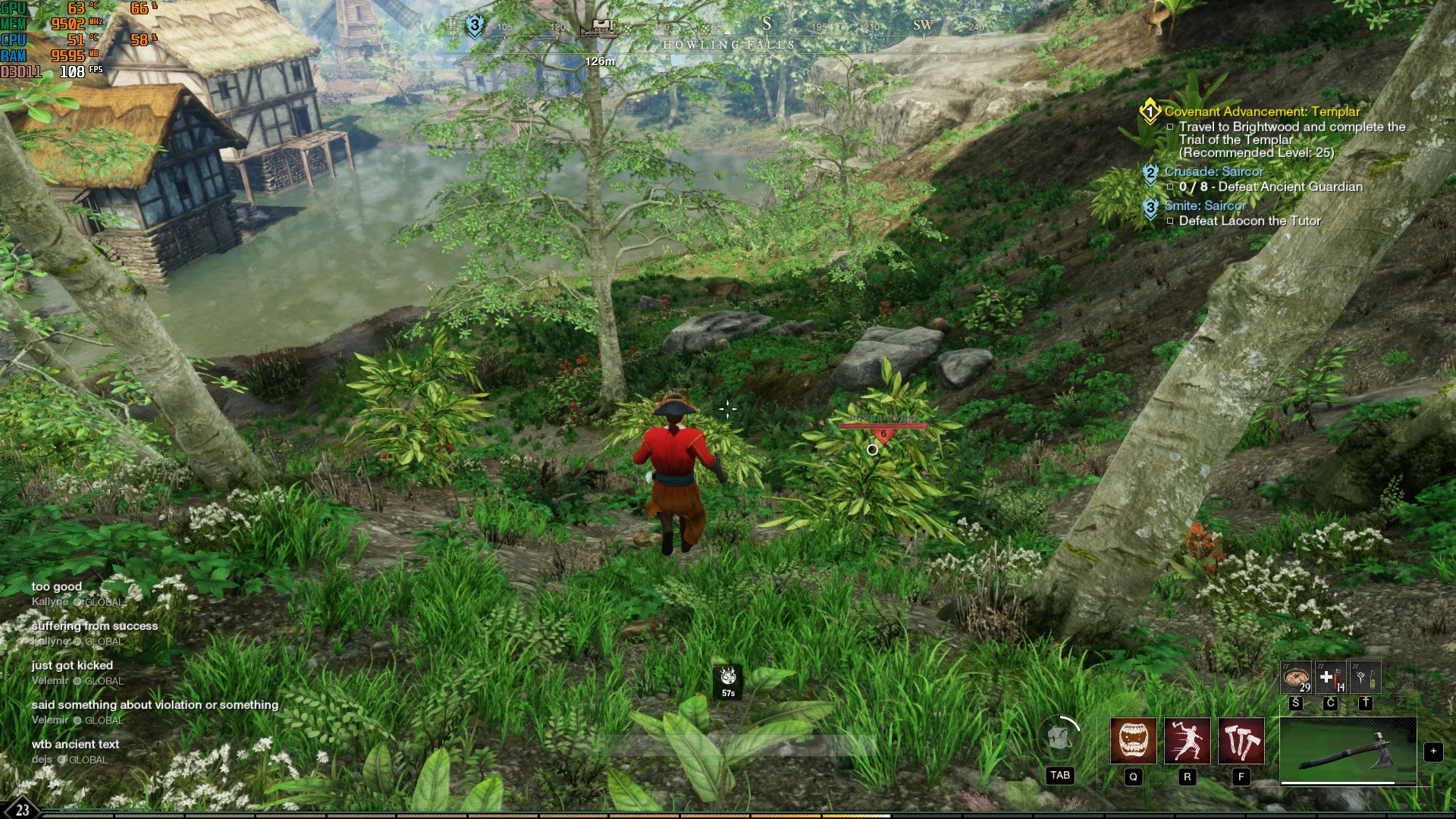1456x819 pixels.
Task: Click the level 23 badge
Action: 22,808
